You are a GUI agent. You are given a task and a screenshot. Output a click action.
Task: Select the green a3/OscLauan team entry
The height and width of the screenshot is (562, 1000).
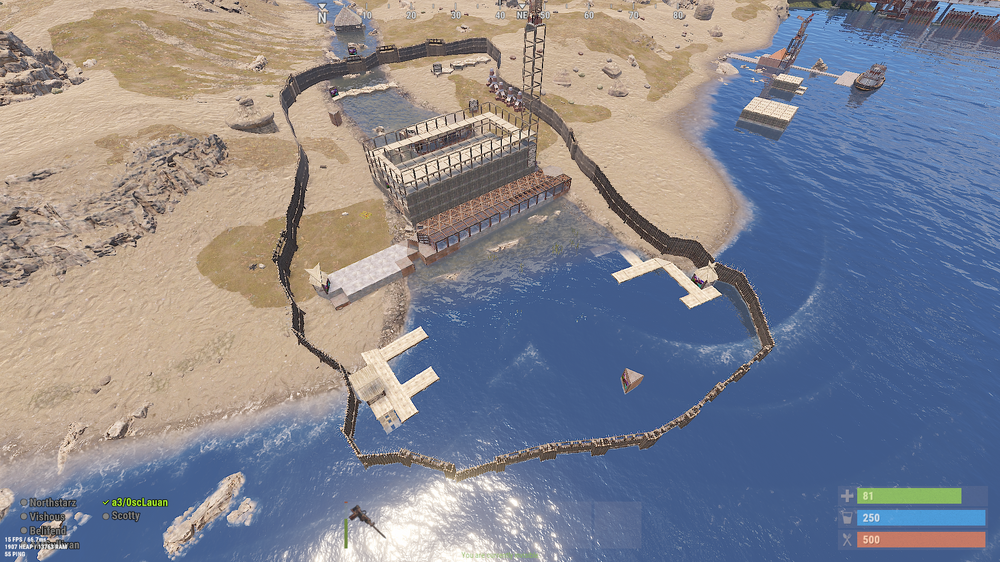point(139,502)
